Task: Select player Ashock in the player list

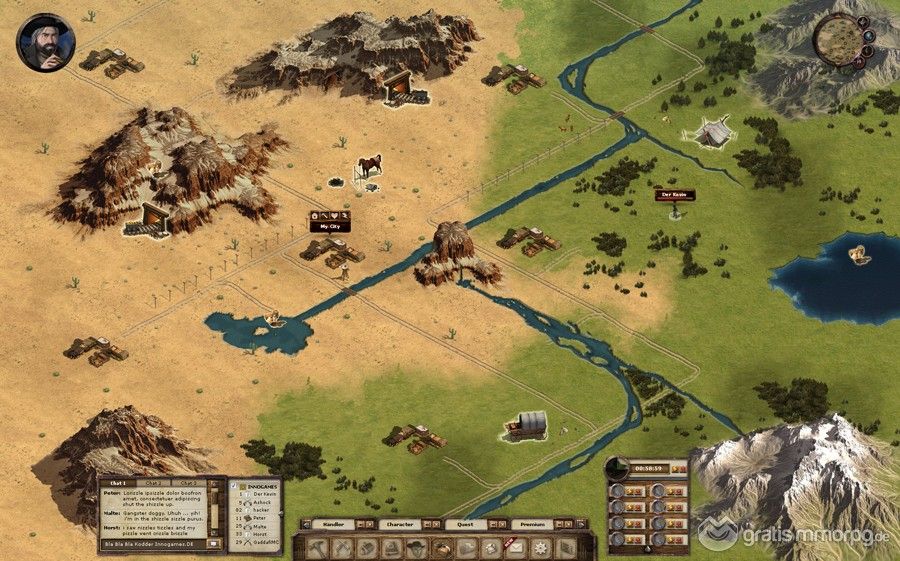Action: (x=259, y=502)
